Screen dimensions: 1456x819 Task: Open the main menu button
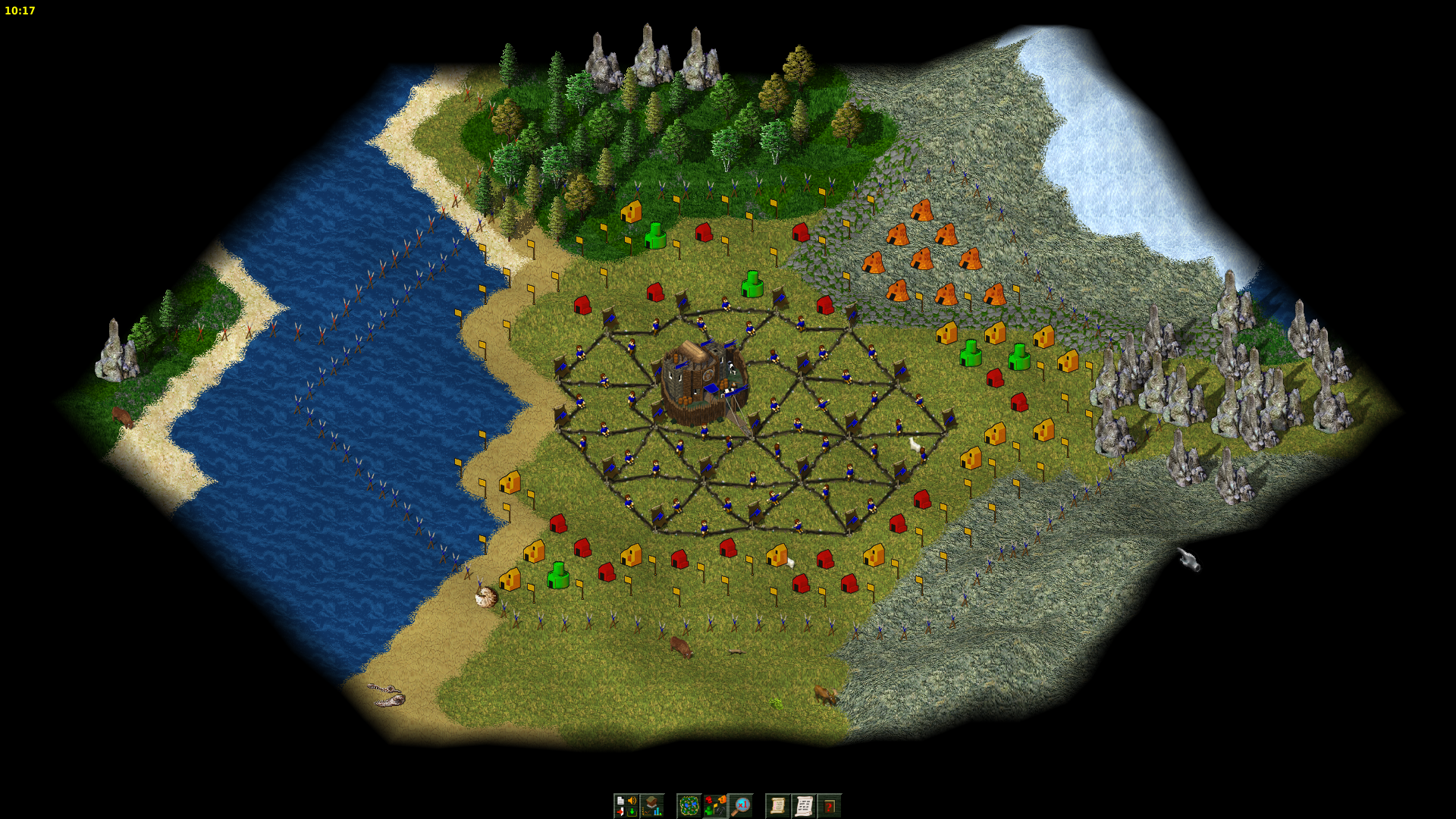coord(626,805)
